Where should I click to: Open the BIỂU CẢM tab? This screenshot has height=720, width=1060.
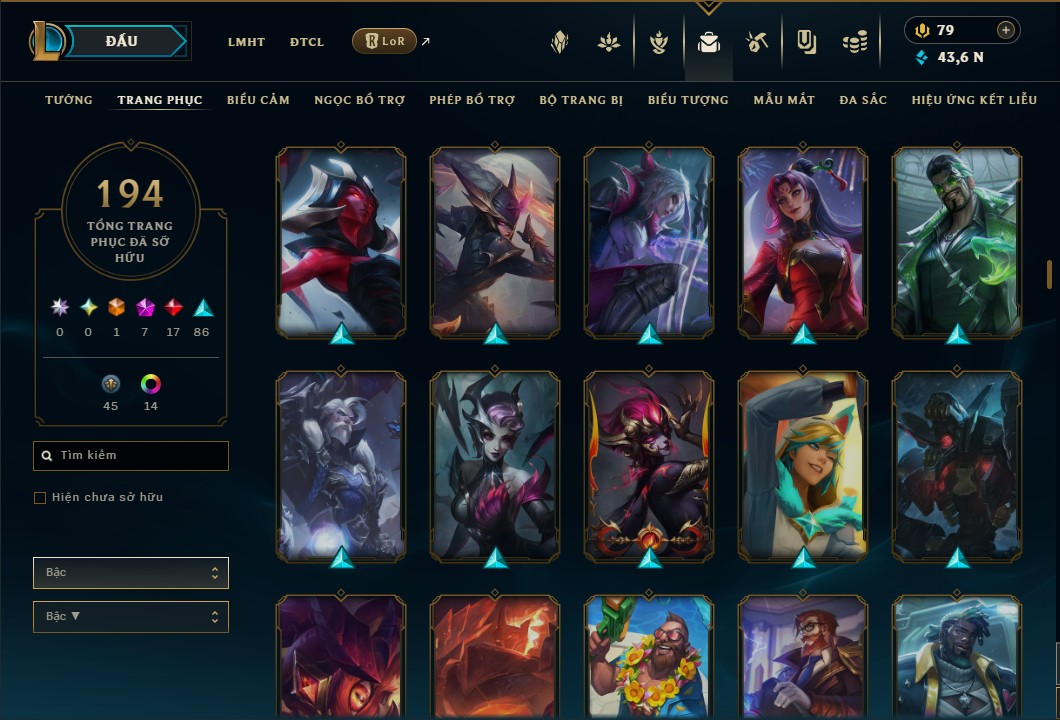[258, 100]
